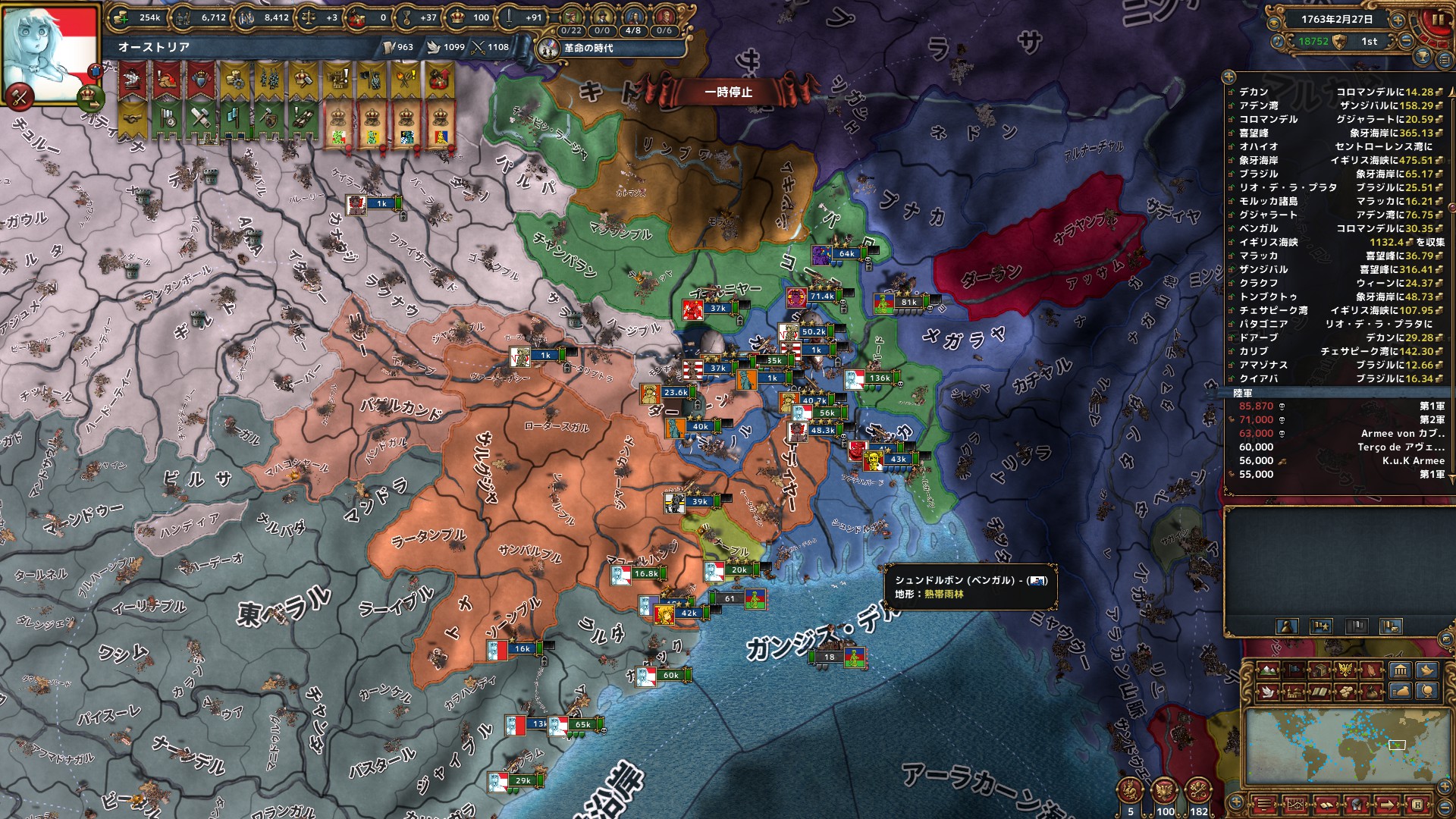Switch to the trade goods crate map mode

(1320, 670)
